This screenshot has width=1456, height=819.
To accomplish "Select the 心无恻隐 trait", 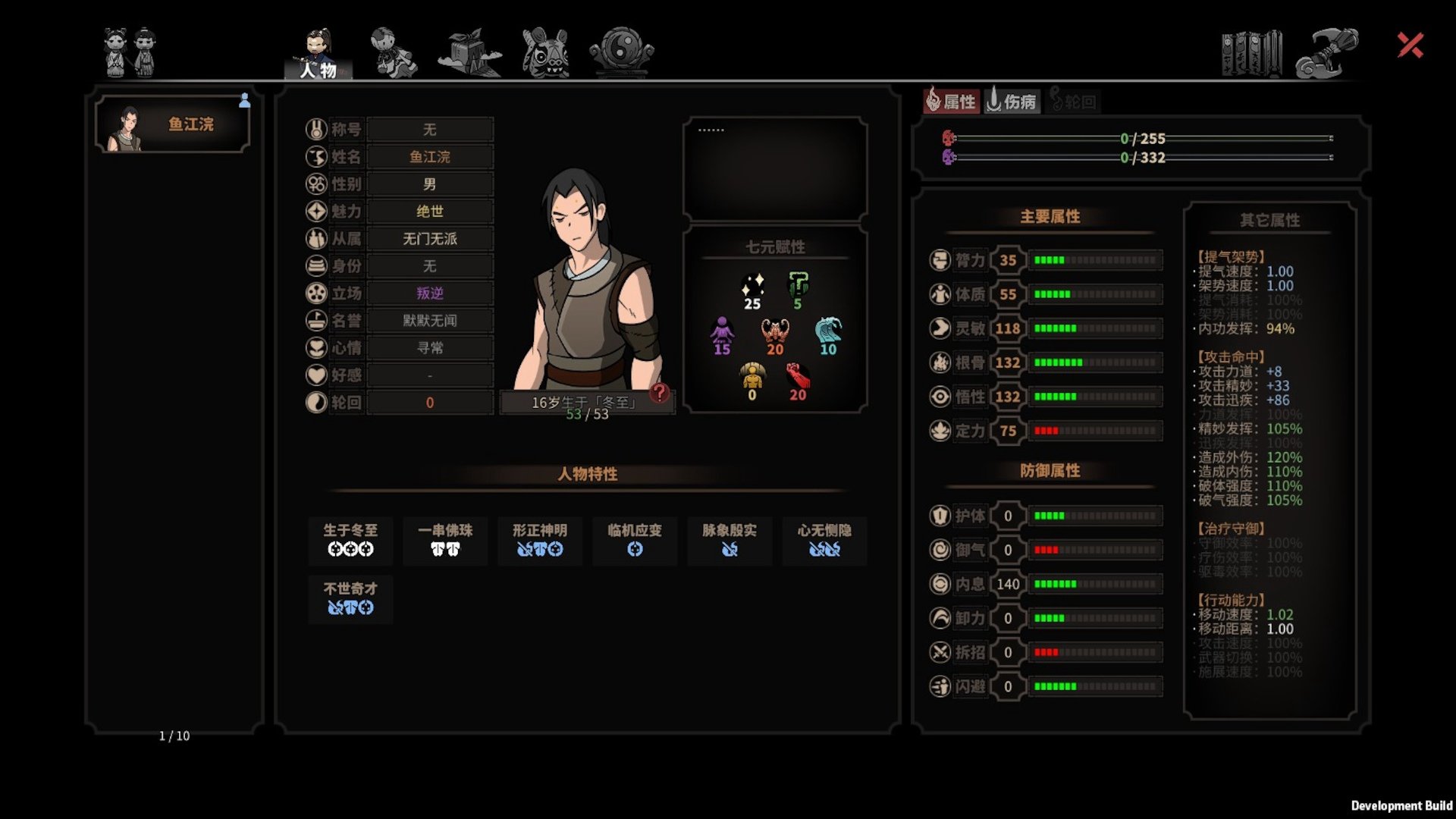I will 824,540.
